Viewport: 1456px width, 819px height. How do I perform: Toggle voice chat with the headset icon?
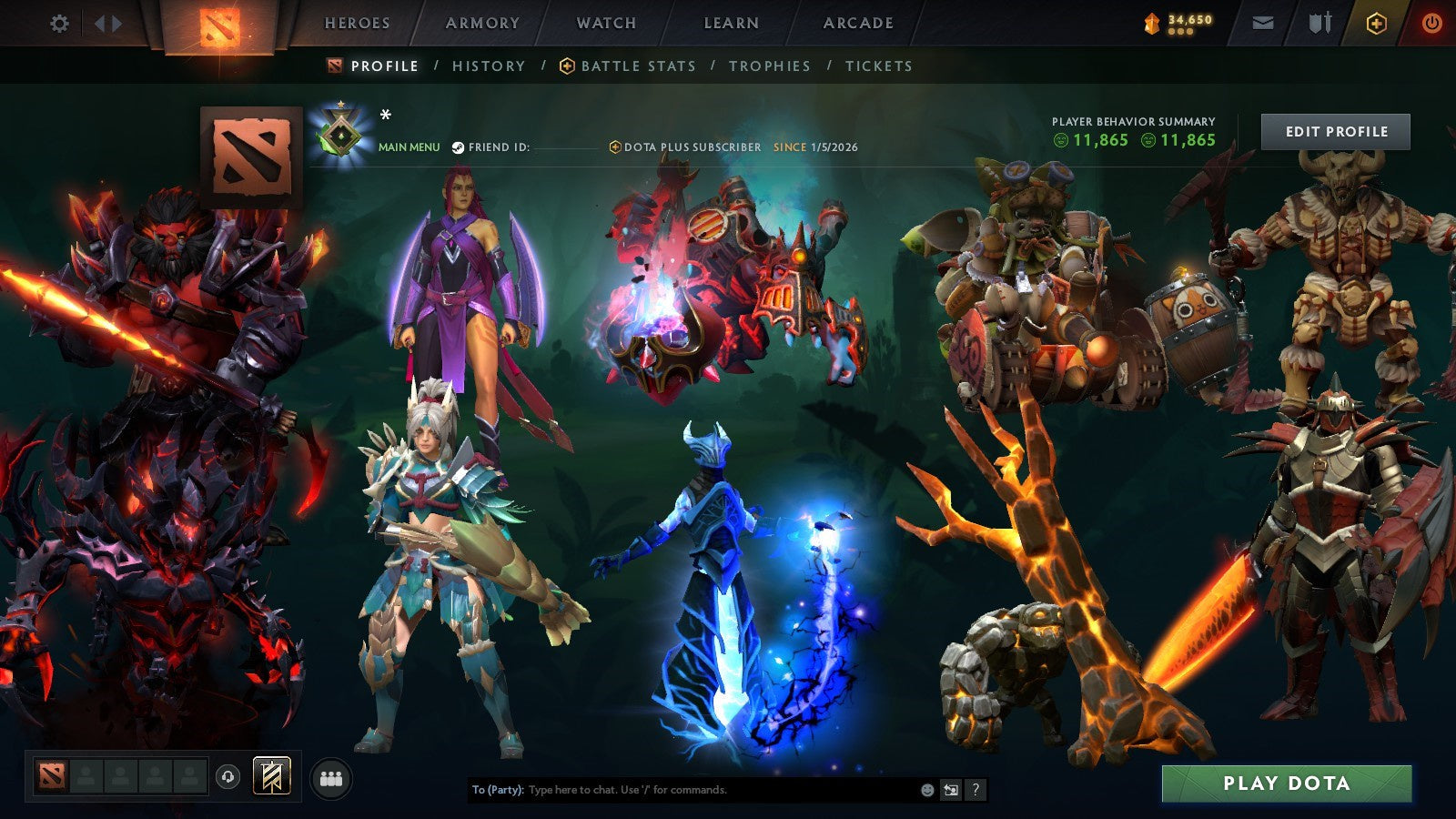coord(227,774)
